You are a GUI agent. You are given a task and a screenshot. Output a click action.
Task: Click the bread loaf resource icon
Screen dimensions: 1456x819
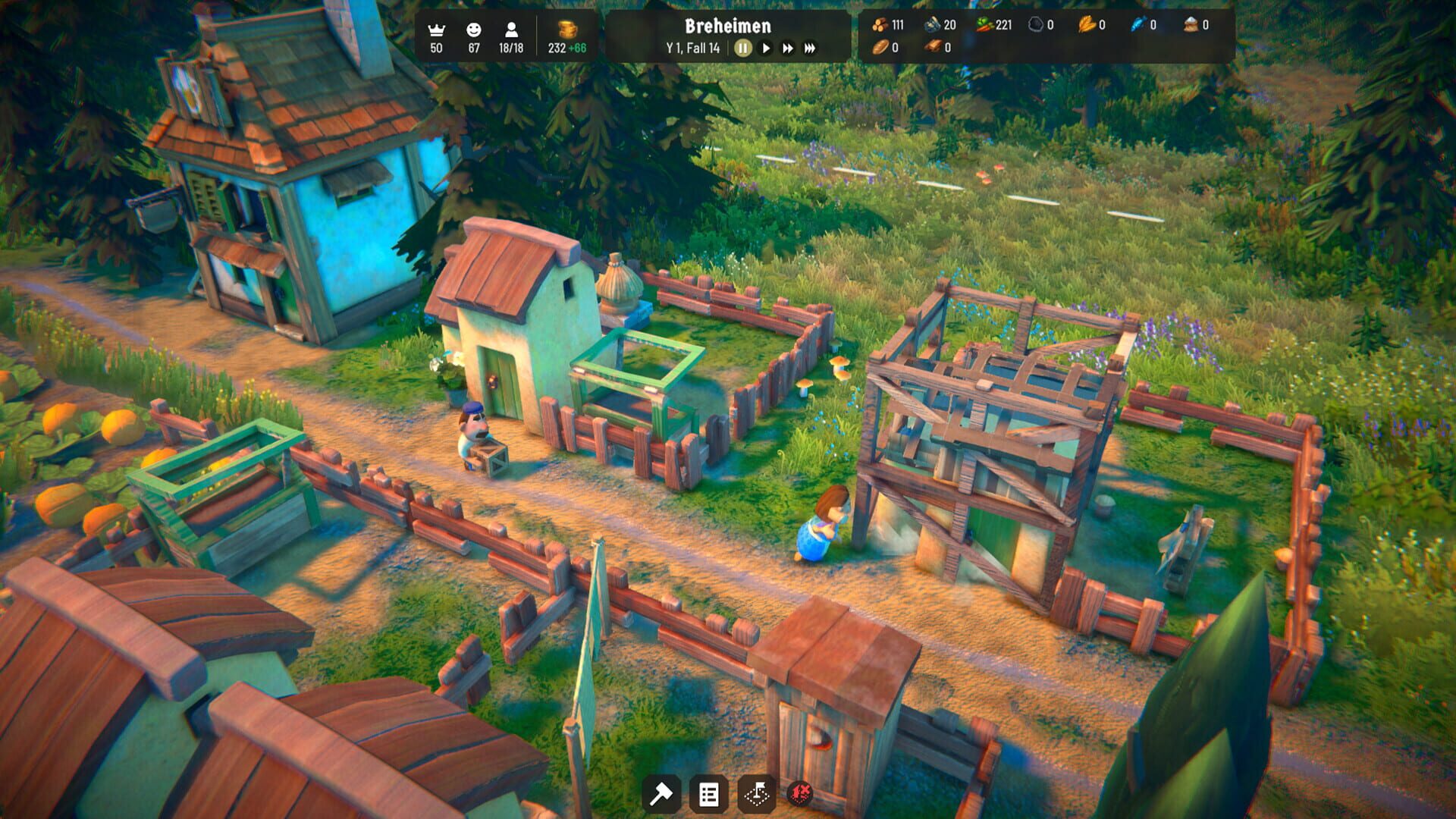[x=880, y=48]
